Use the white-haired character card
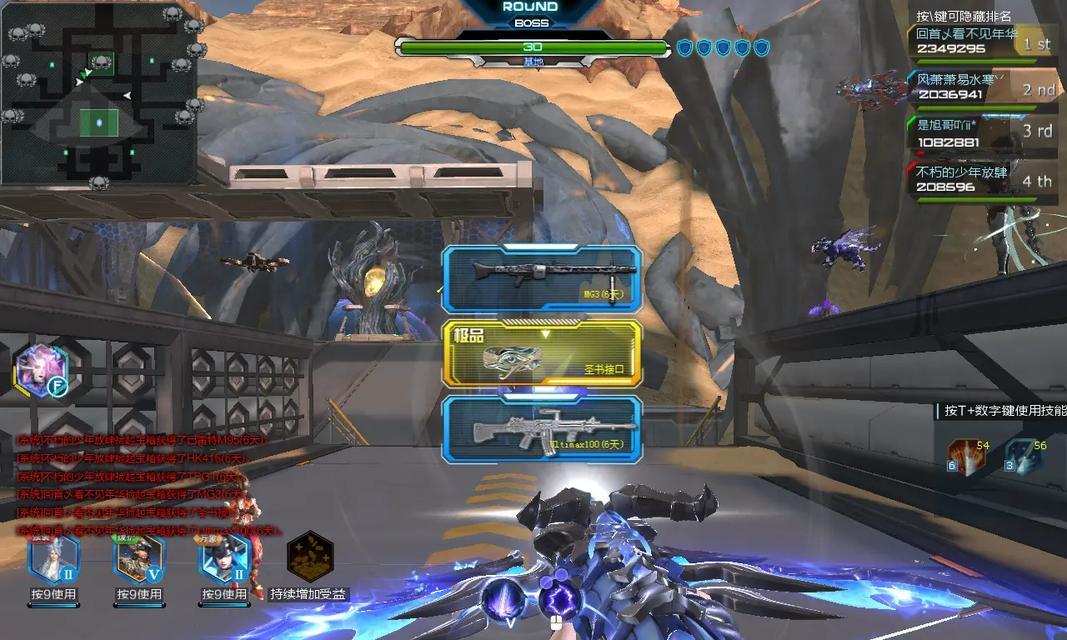 coord(54,559)
